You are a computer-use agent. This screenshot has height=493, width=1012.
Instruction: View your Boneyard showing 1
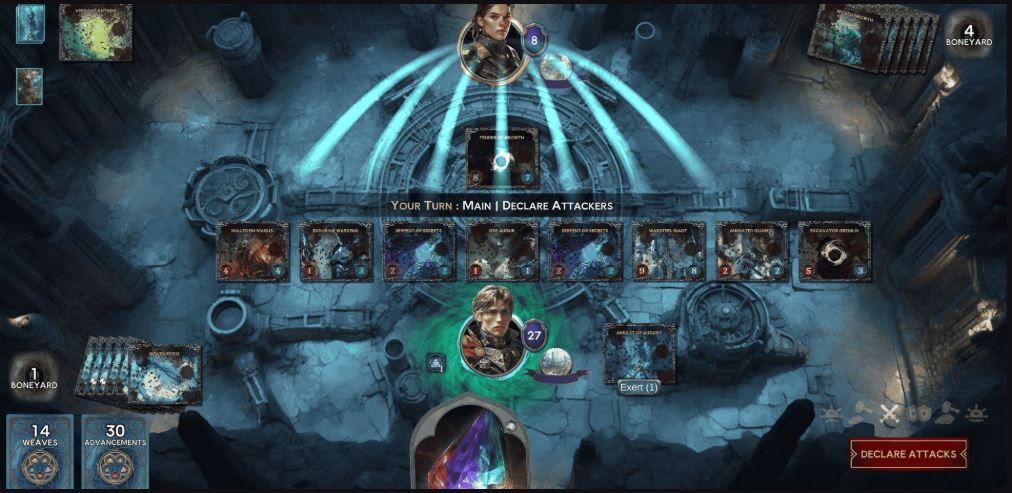coord(32,377)
